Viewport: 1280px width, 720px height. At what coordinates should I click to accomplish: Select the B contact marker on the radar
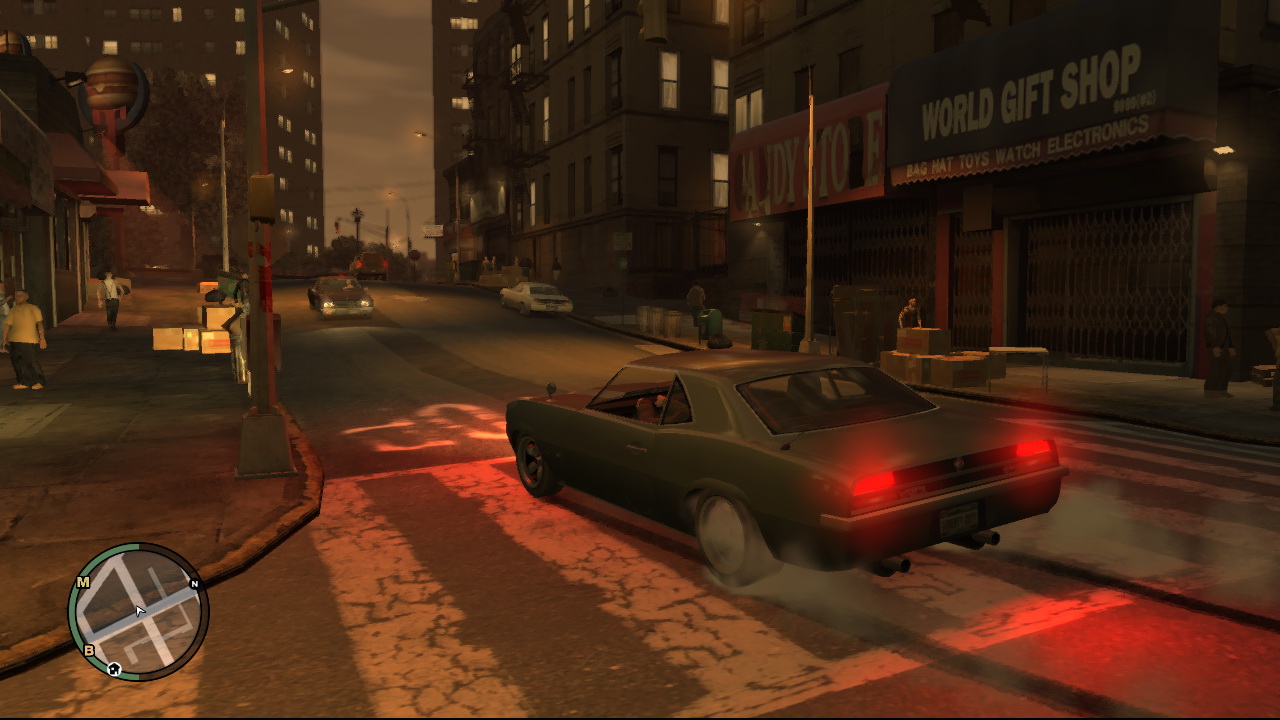(89, 651)
